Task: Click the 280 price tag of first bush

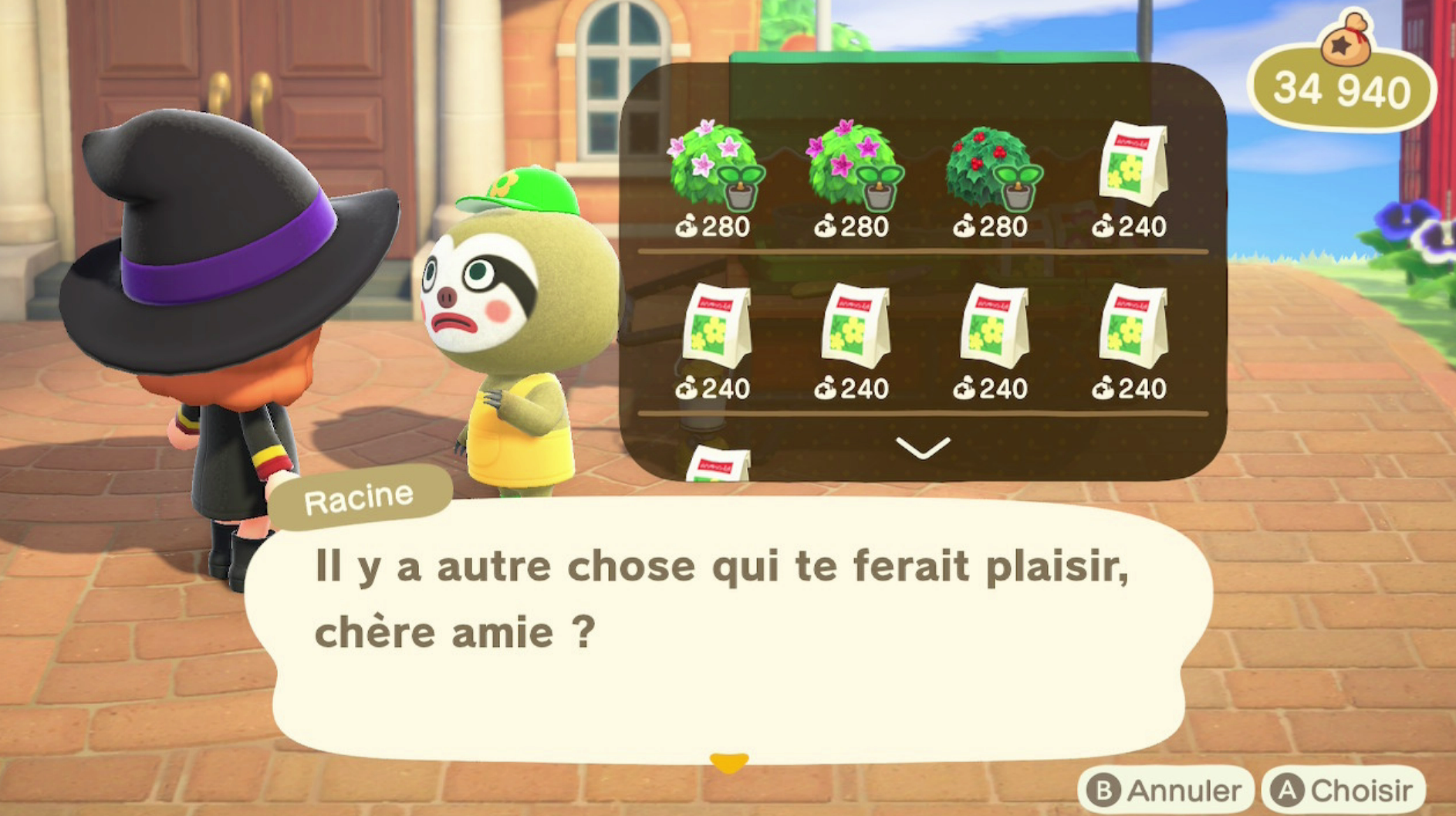Action: point(714,226)
